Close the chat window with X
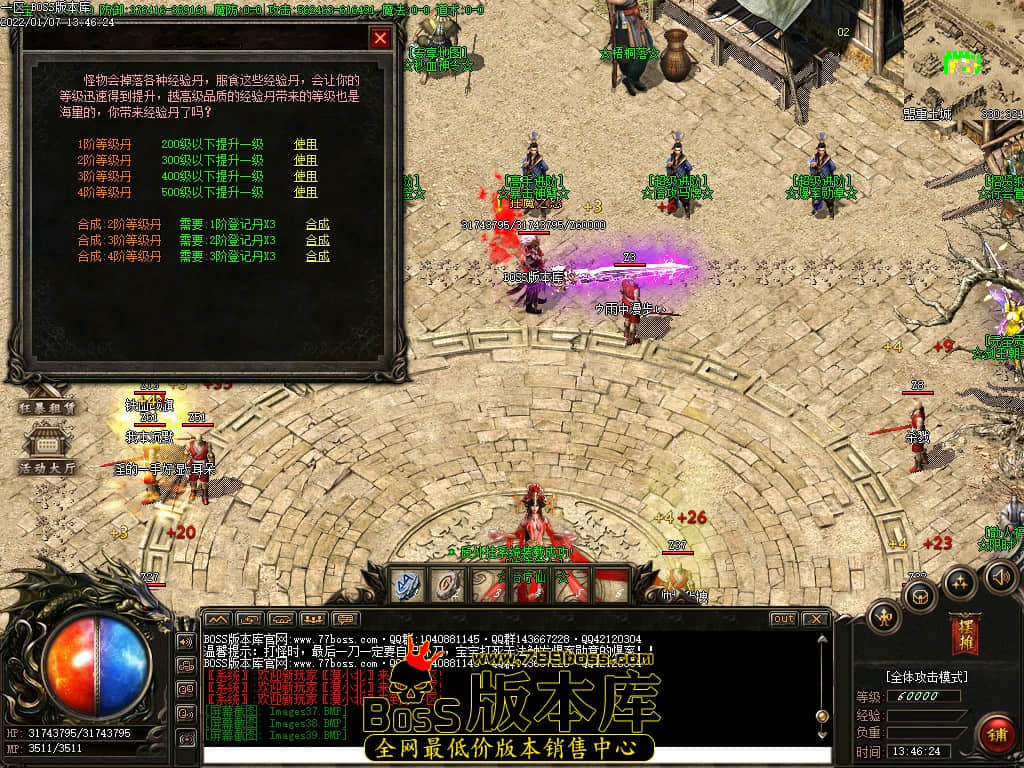 (x=815, y=619)
